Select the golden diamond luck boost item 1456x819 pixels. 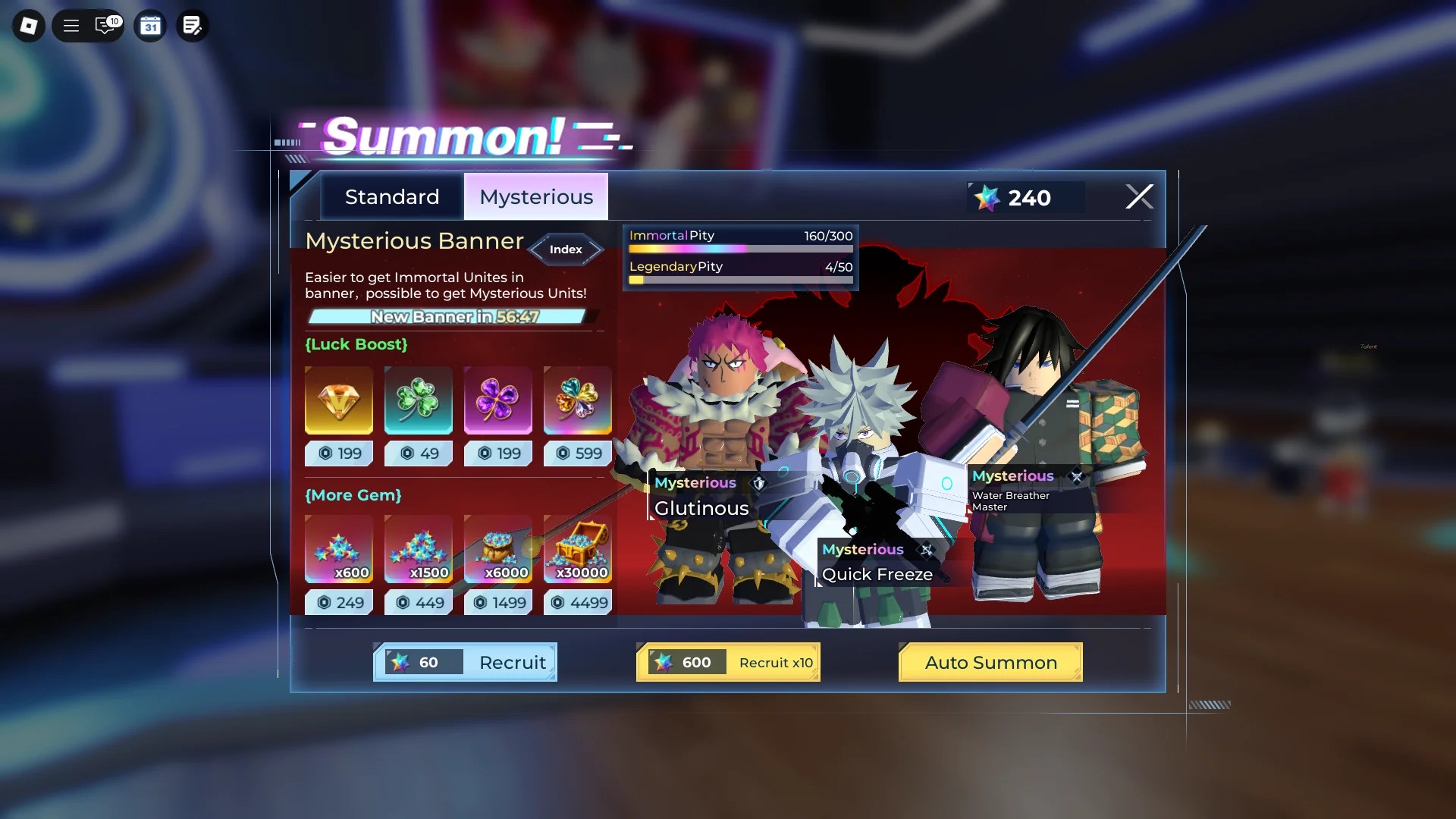(339, 400)
